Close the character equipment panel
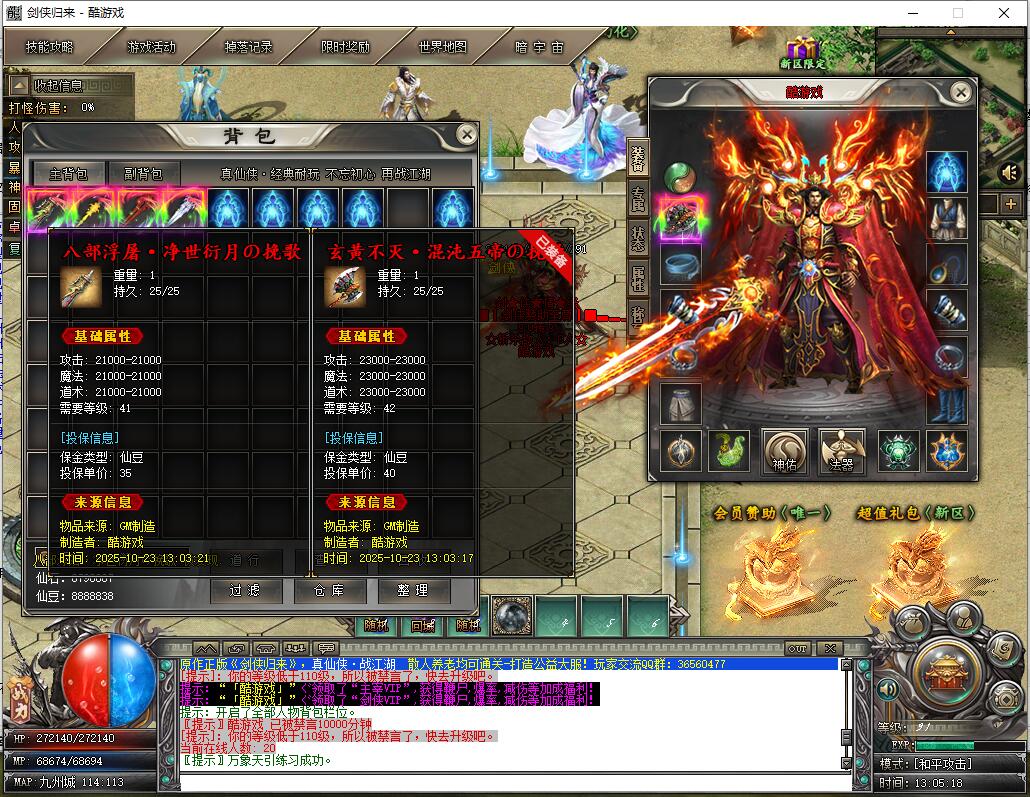This screenshot has width=1030, height=797. click(x=960, y=93)
